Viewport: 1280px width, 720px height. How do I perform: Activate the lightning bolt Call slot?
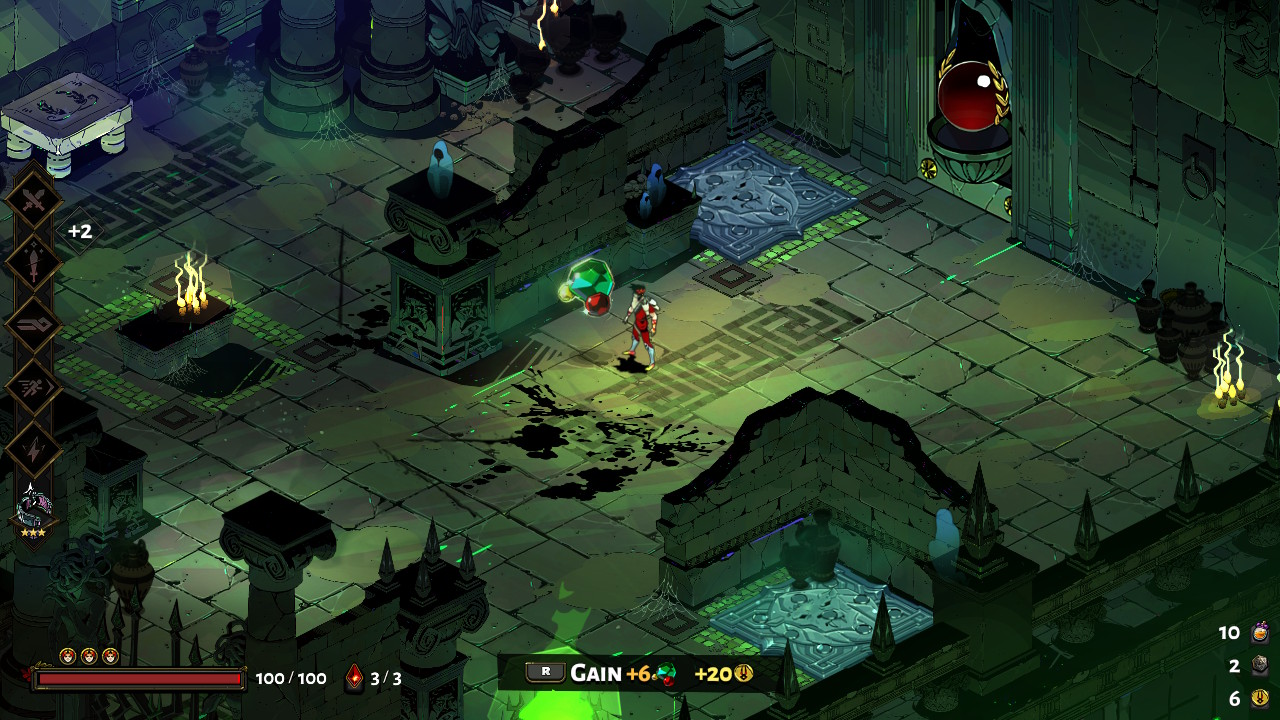coord(35,449)
